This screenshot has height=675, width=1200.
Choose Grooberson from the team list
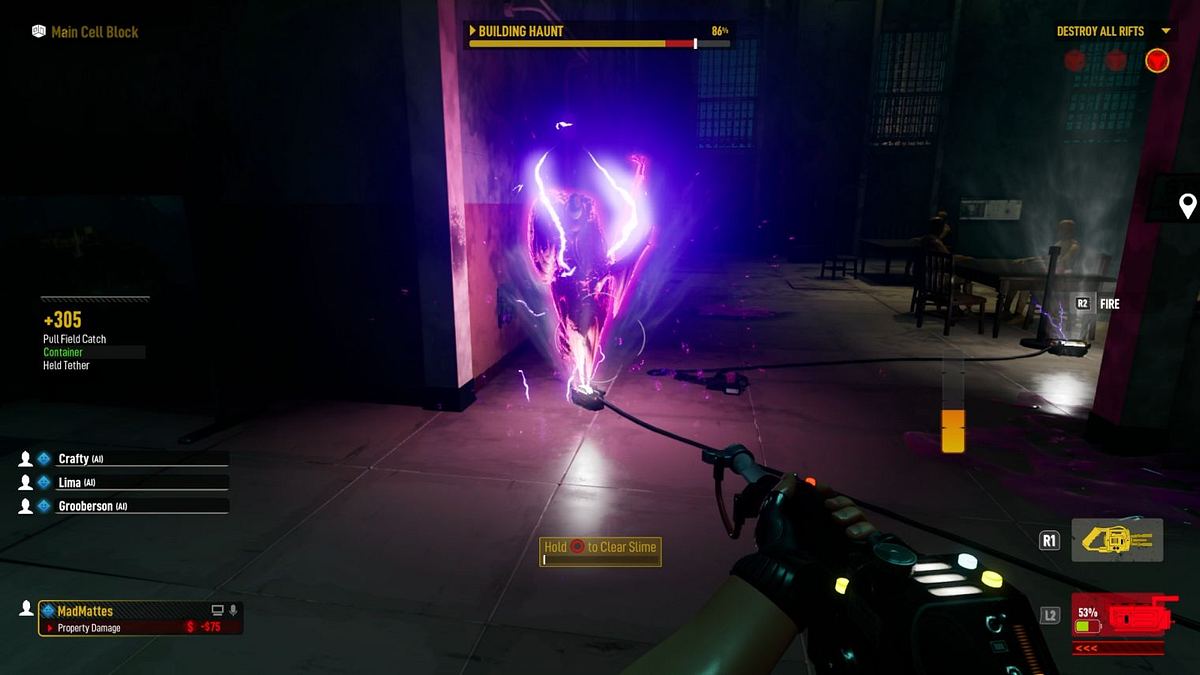tap(85, 506)
